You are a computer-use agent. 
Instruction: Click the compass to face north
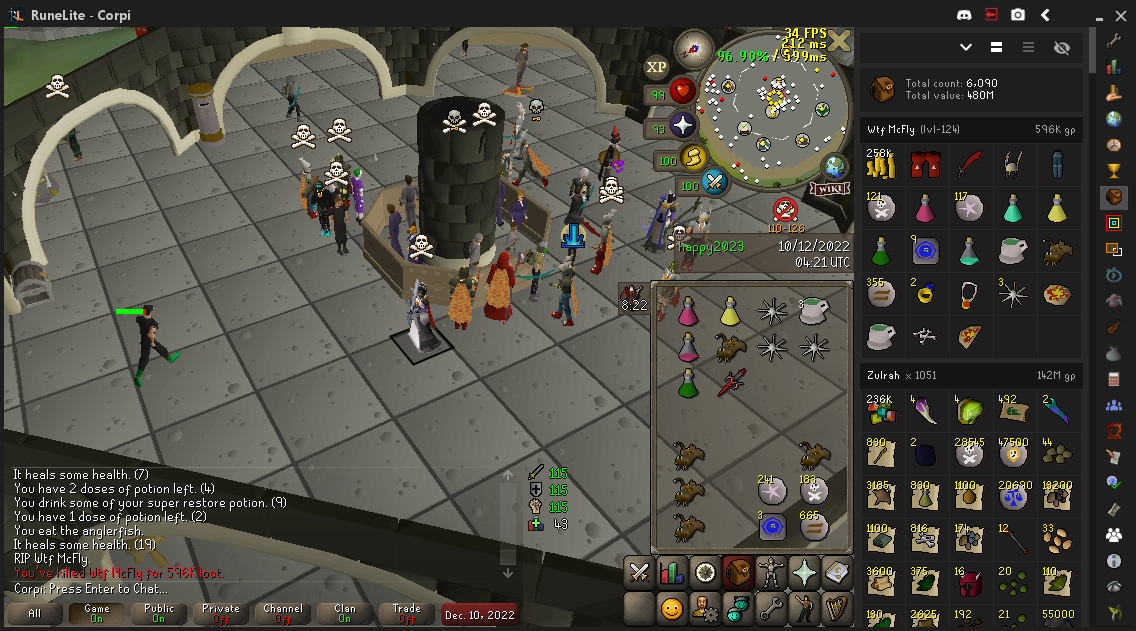point(692,48)
